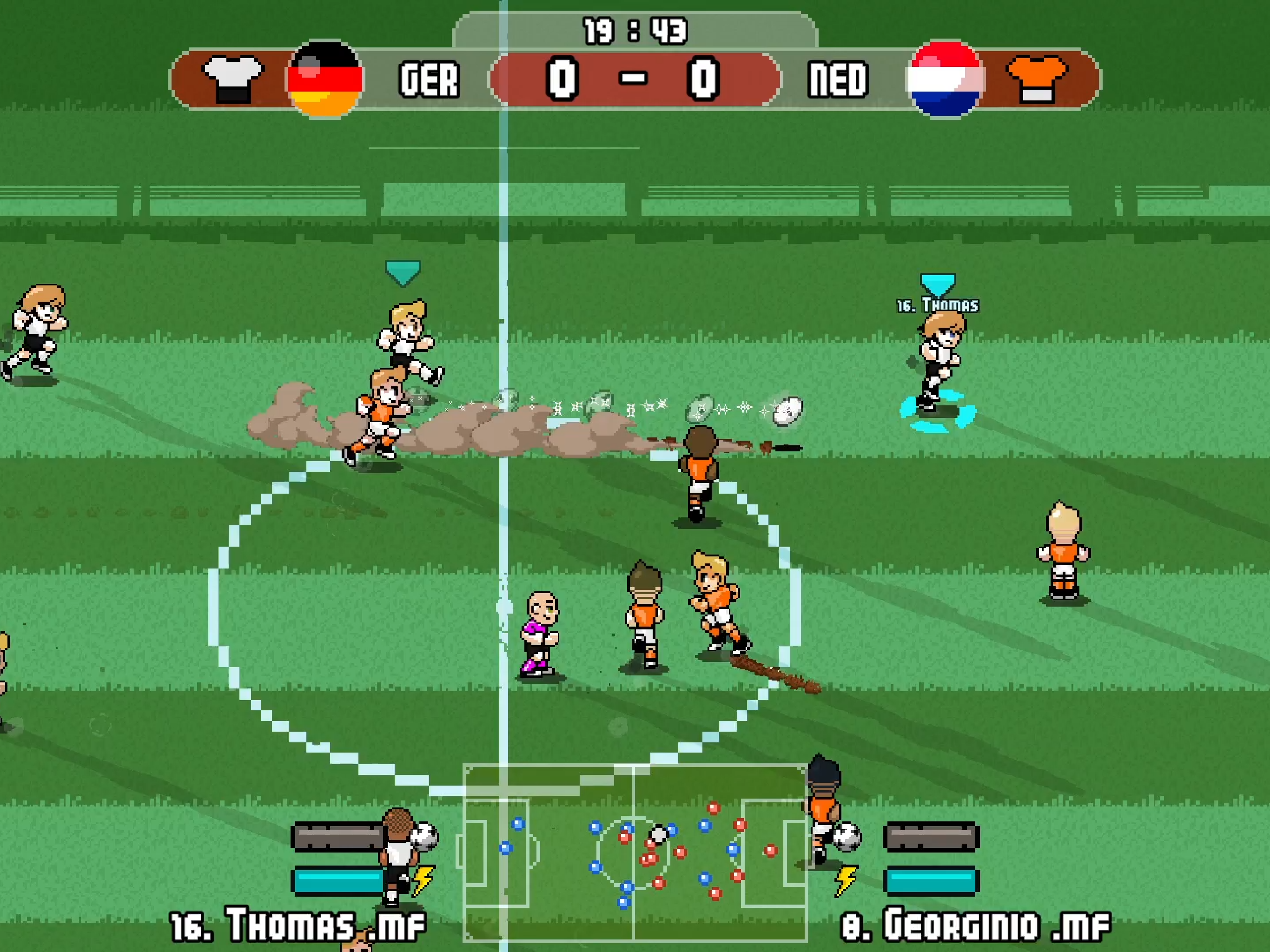The height and width of the screenshot is (952, 1270).
Task: Expand the match timer showing 19:43
Action: coord(634,30)
